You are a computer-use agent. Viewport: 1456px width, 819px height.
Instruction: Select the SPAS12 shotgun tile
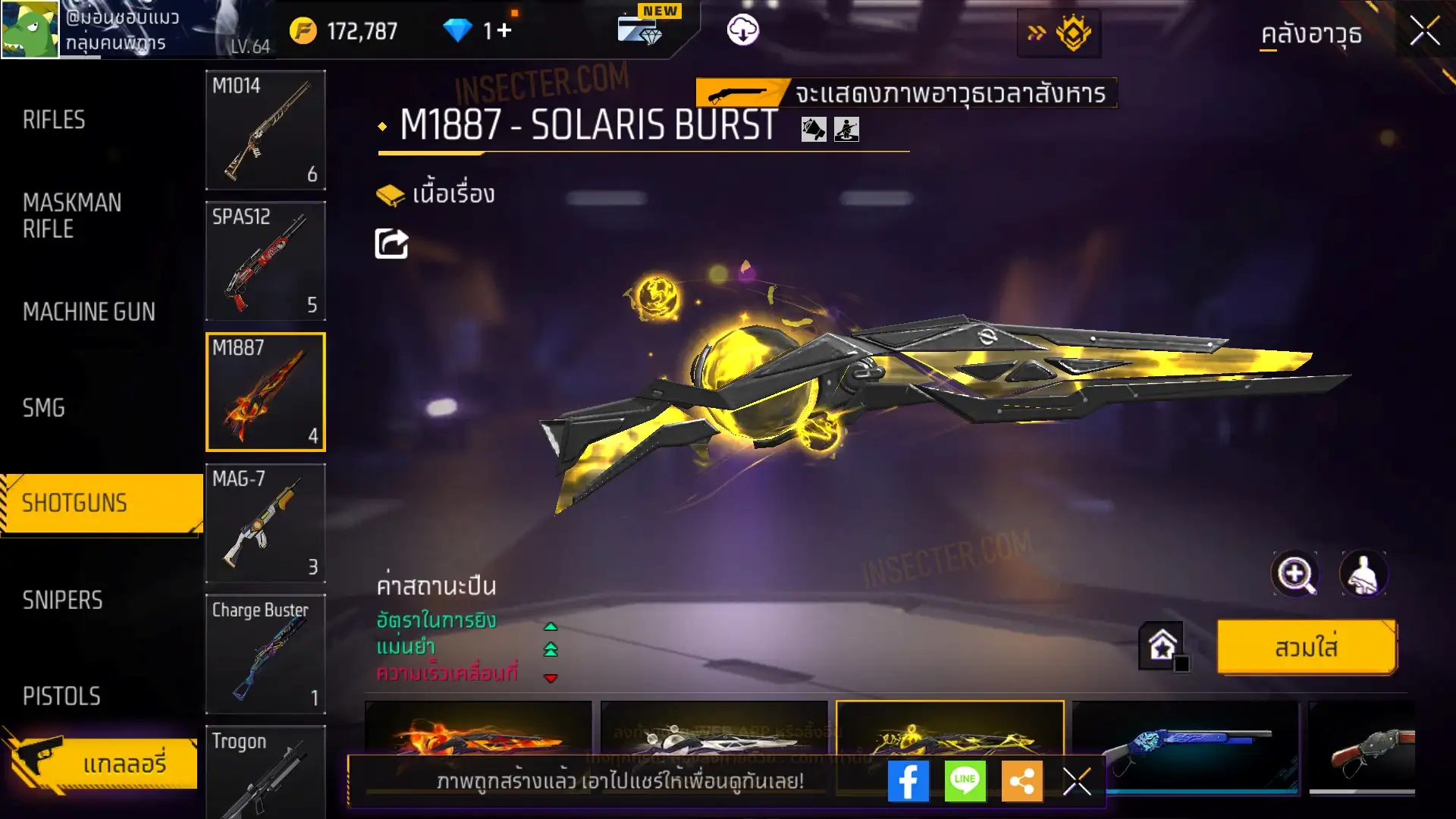265,261
